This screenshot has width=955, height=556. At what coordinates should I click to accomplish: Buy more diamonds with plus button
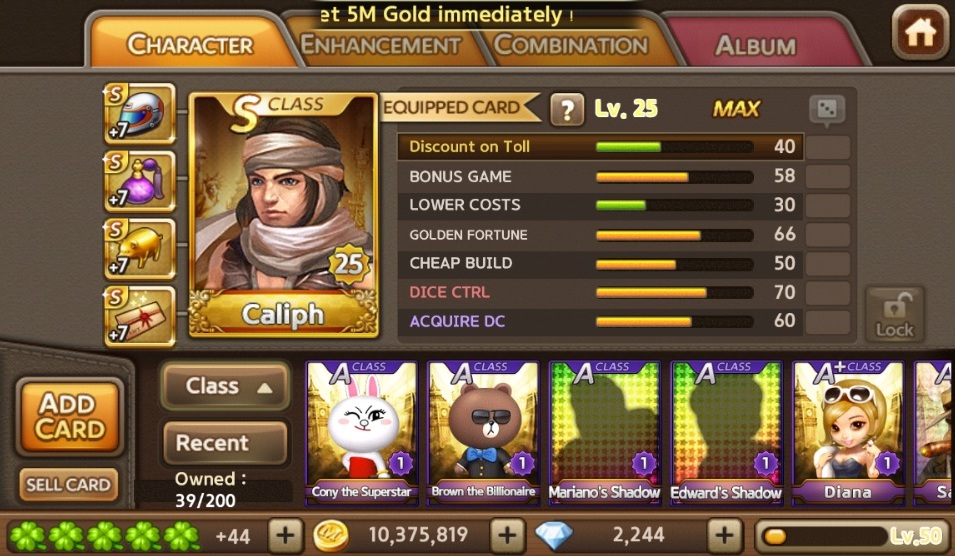[x=722, y=535]
